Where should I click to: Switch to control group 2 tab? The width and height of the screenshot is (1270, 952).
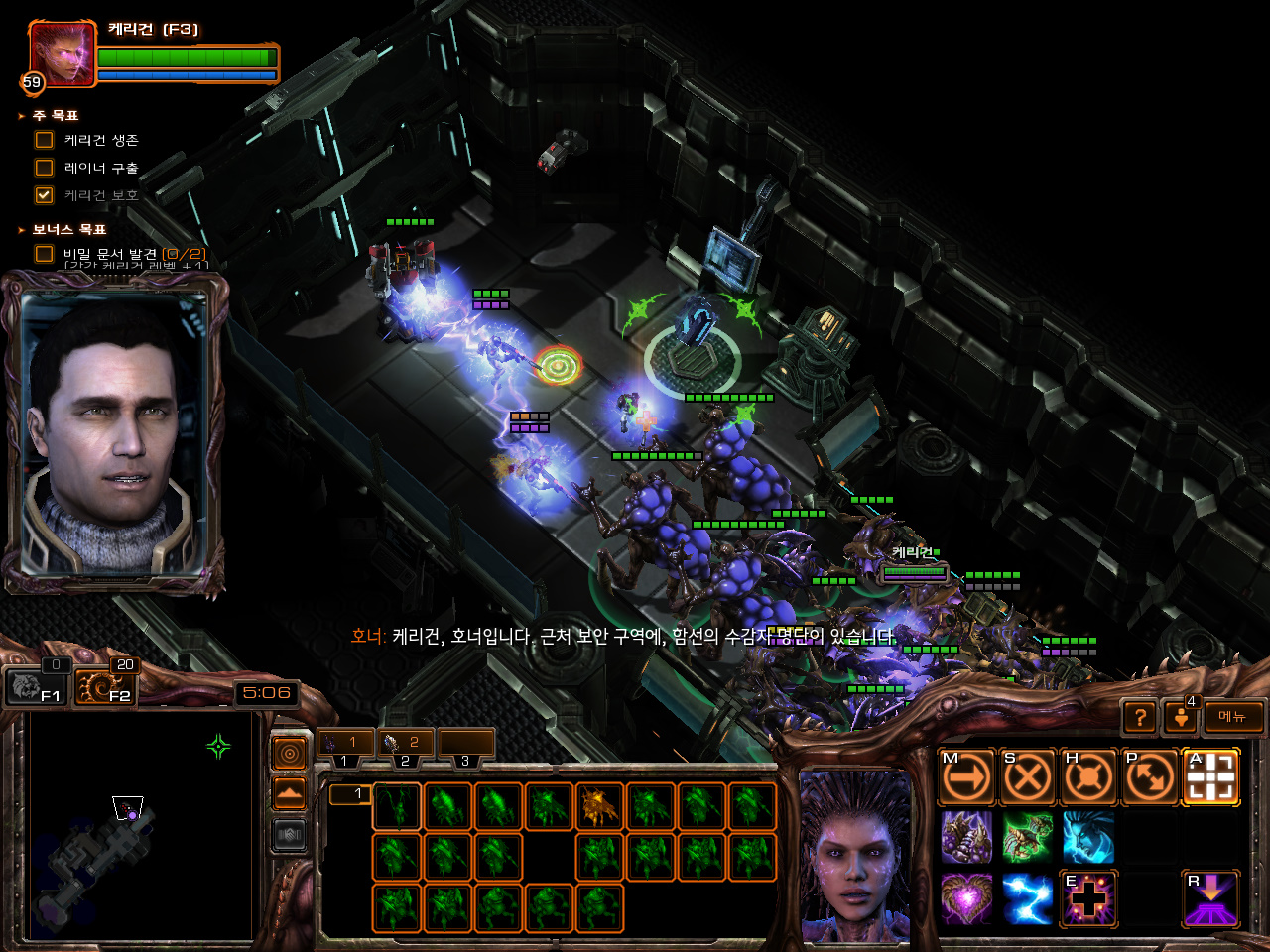[405, 743]
